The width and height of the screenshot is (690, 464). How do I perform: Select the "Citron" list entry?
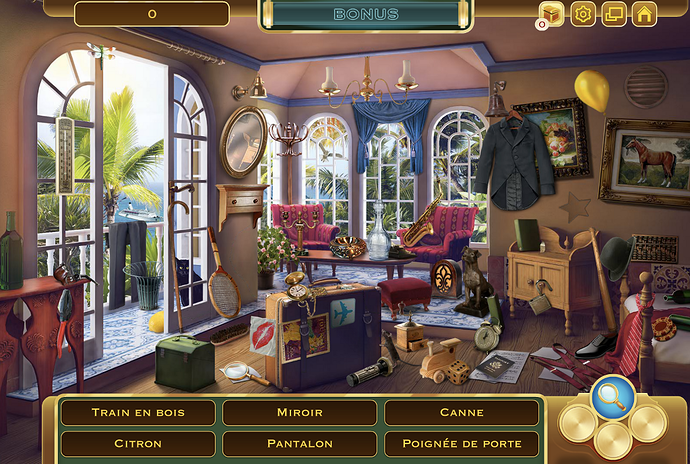[x=138, y=443]
